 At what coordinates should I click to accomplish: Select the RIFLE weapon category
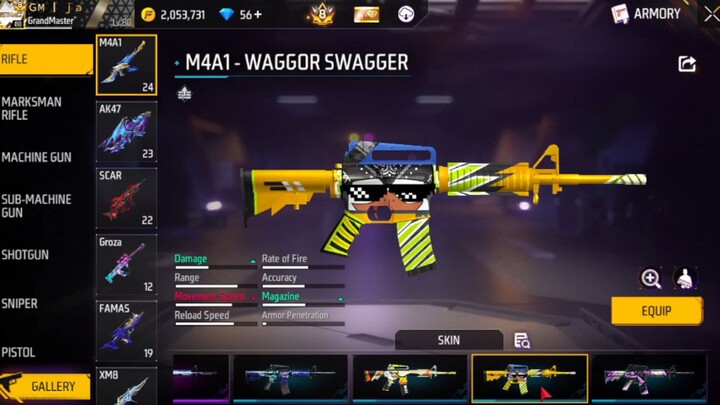[x=45, y=59]
